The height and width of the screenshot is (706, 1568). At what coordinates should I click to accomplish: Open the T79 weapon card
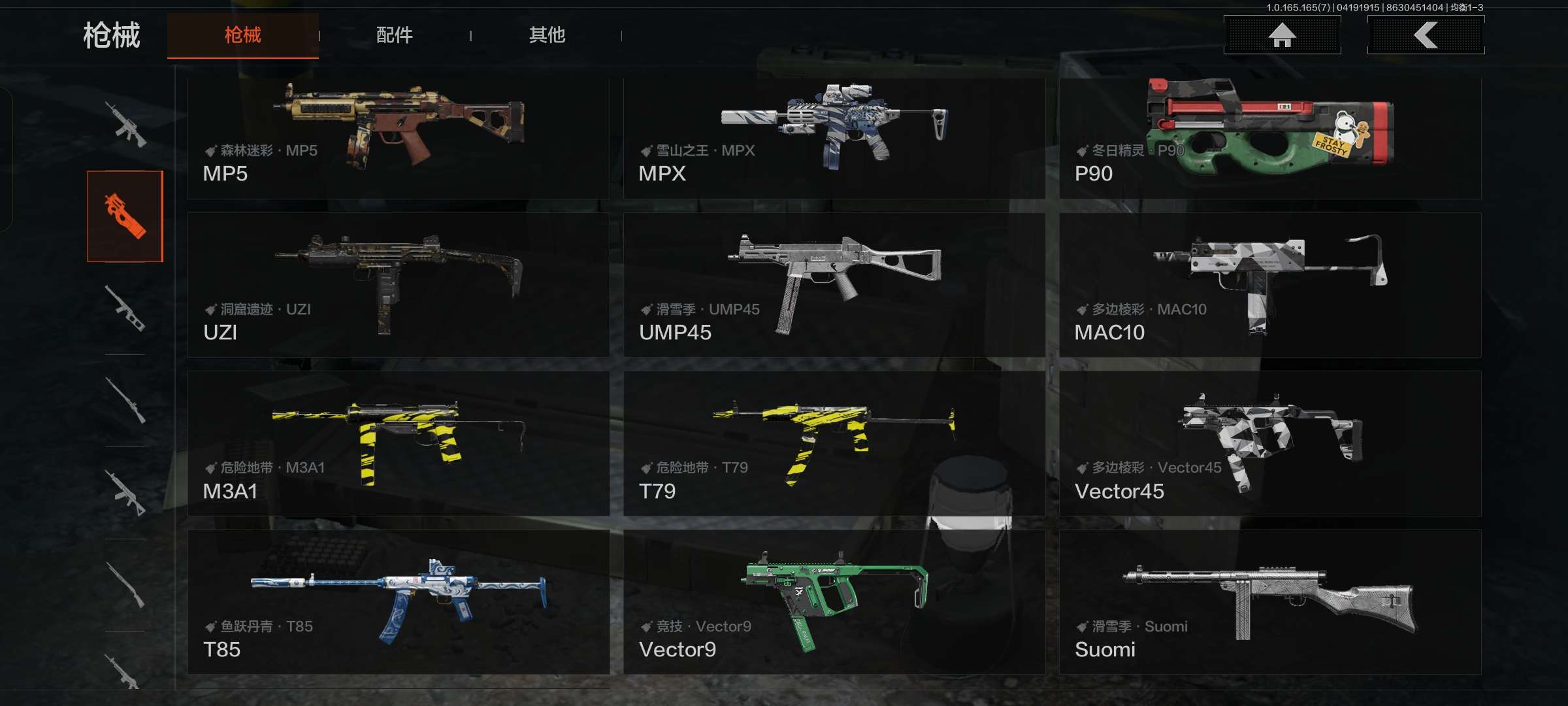click(834, 444)
